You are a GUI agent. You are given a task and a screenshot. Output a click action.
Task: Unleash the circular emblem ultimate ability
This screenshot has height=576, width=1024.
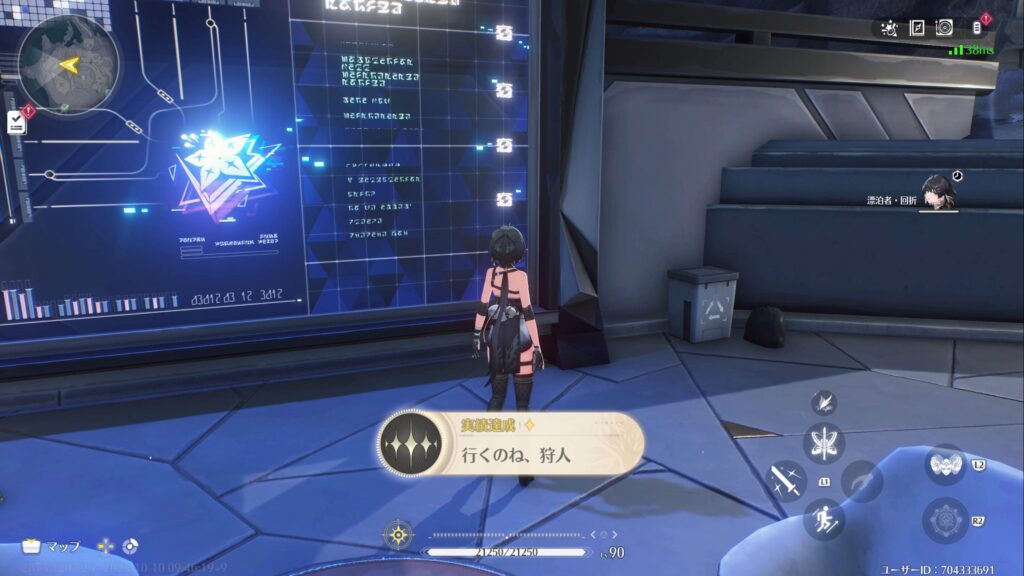[945, 520]
